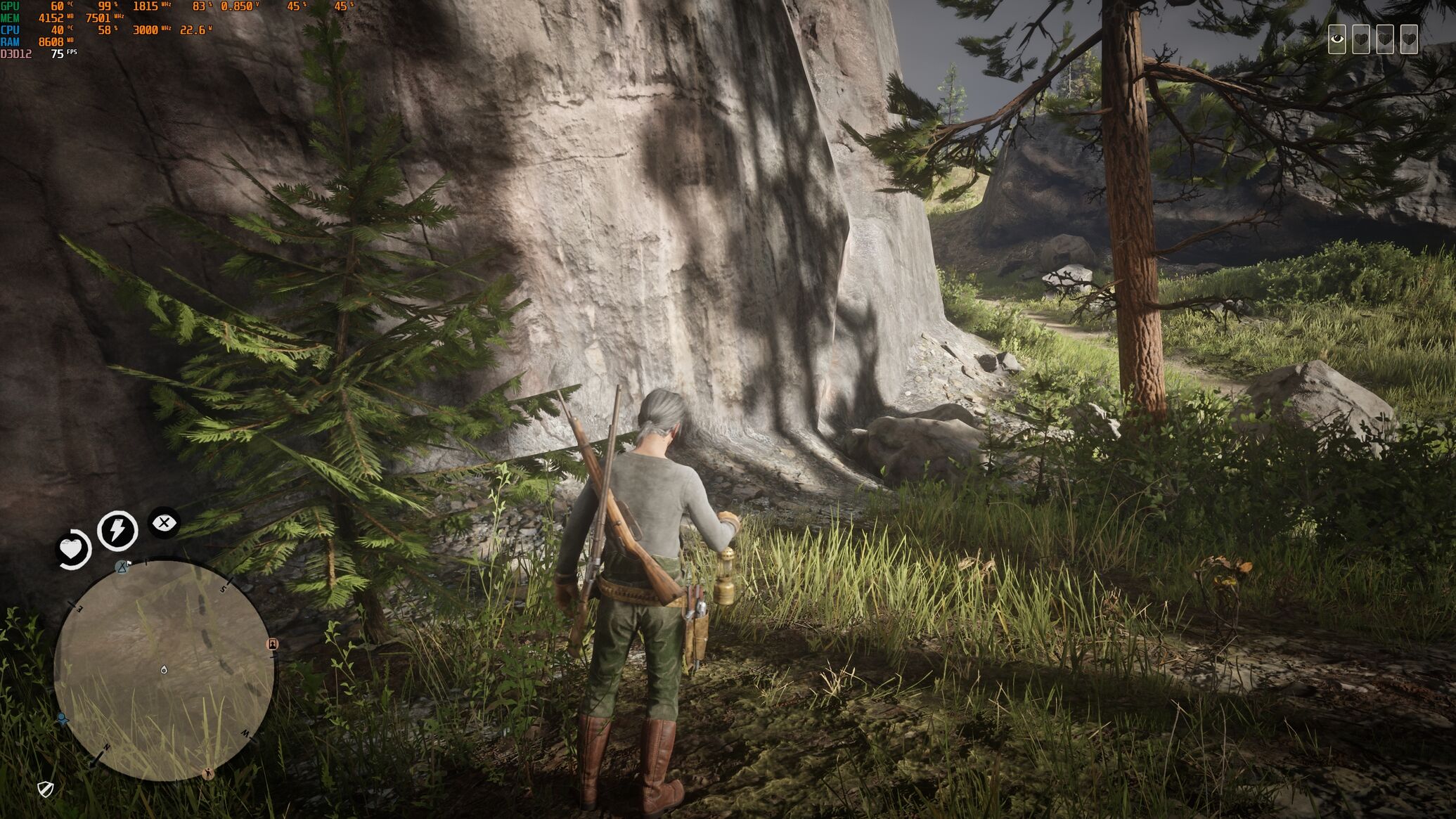Click the blue player blip on minimap edge

63,718
